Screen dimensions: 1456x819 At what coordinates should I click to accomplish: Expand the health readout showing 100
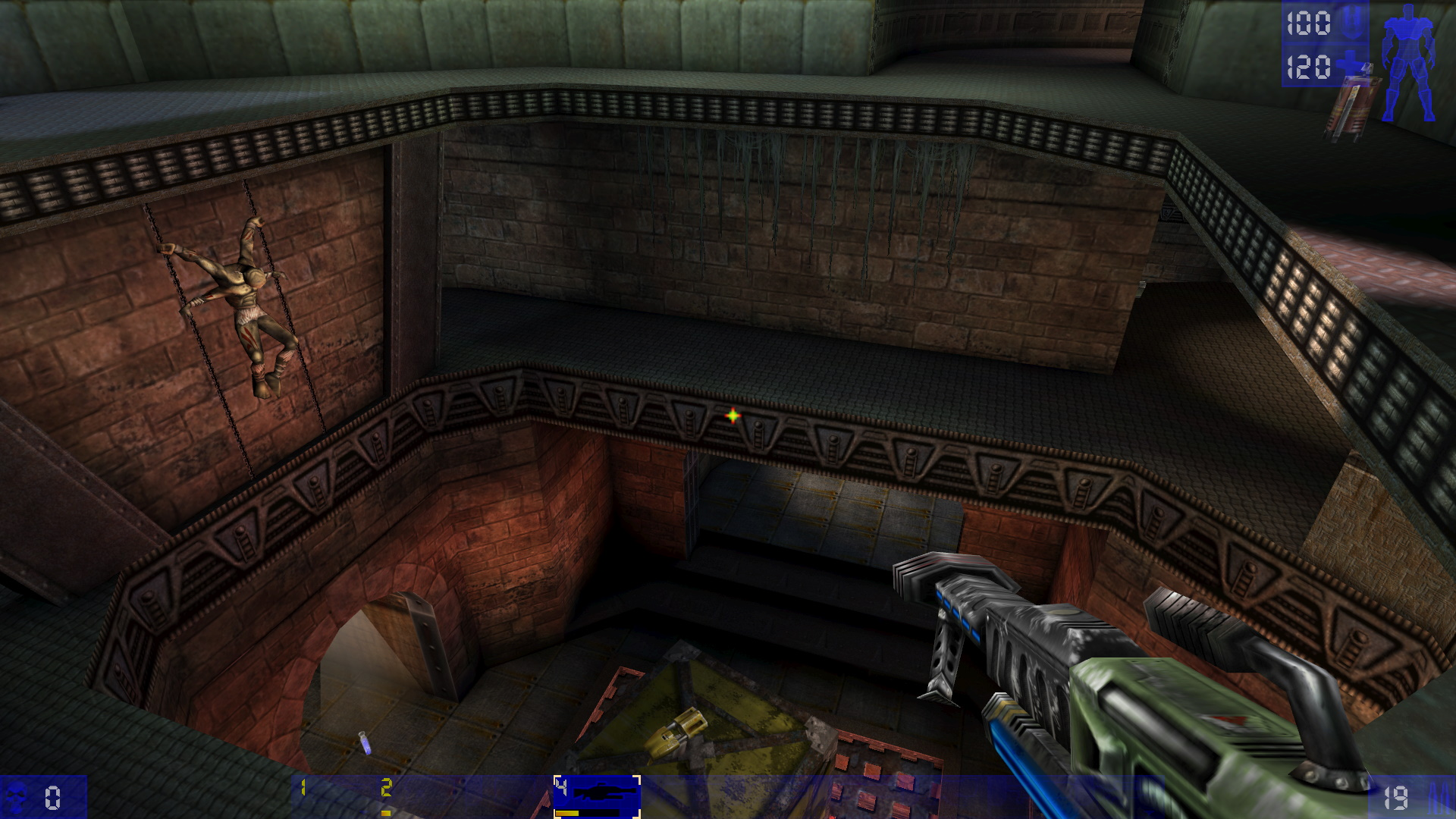(x=1309, y=23)
